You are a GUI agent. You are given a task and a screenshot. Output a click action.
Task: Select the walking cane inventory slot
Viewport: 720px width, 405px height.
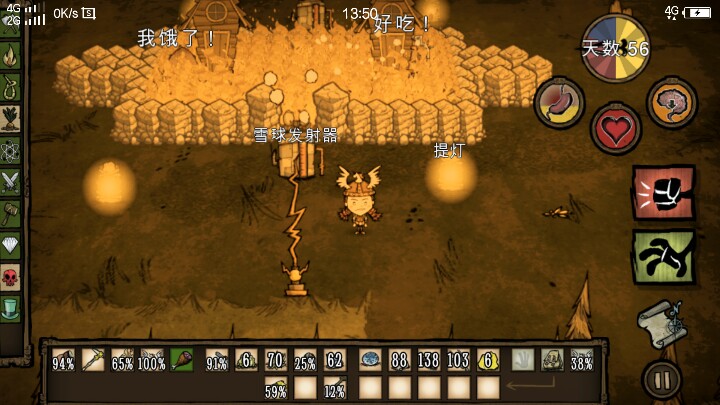93,360
